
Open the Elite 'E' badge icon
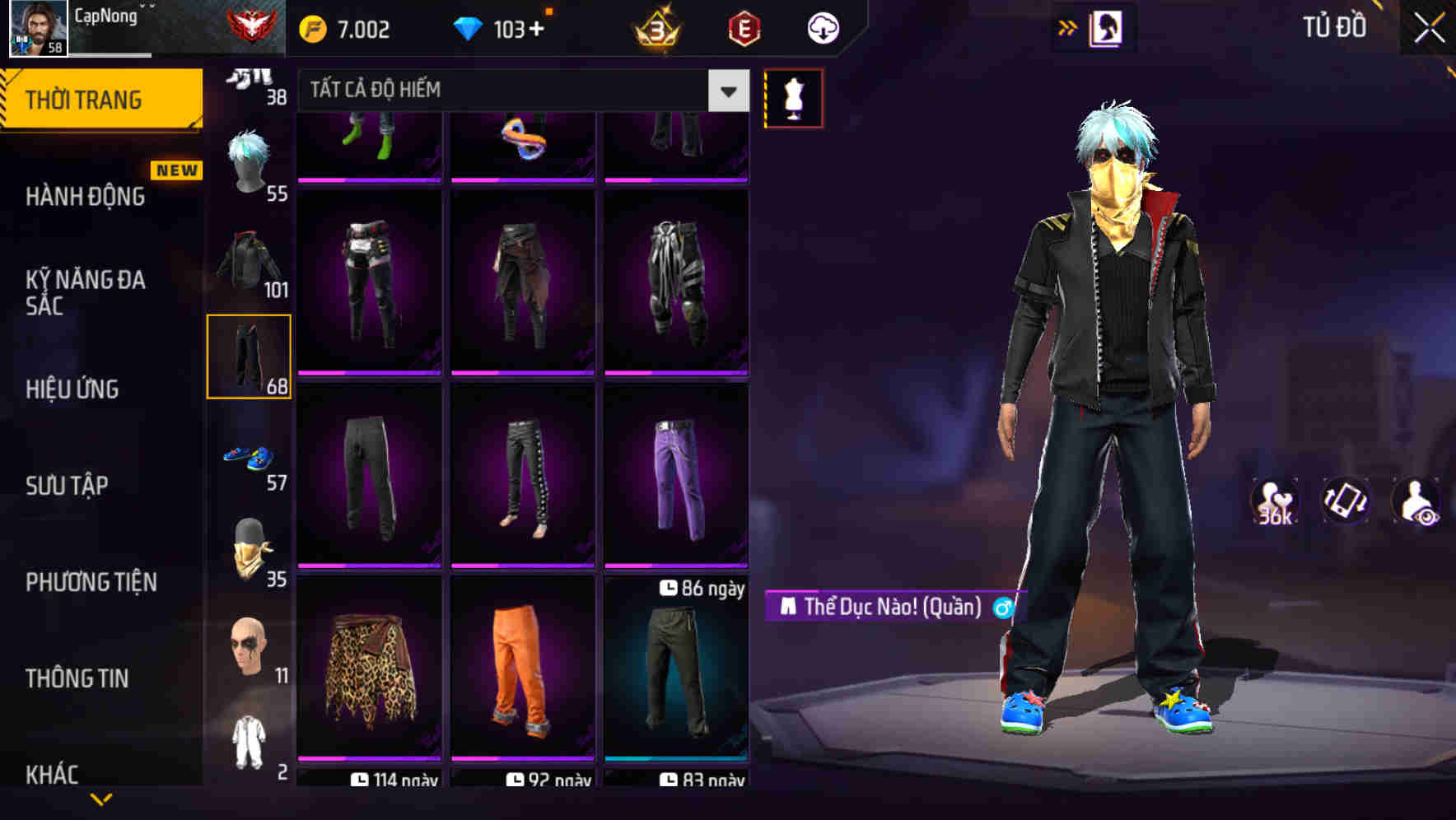click(x=740, y=27)
